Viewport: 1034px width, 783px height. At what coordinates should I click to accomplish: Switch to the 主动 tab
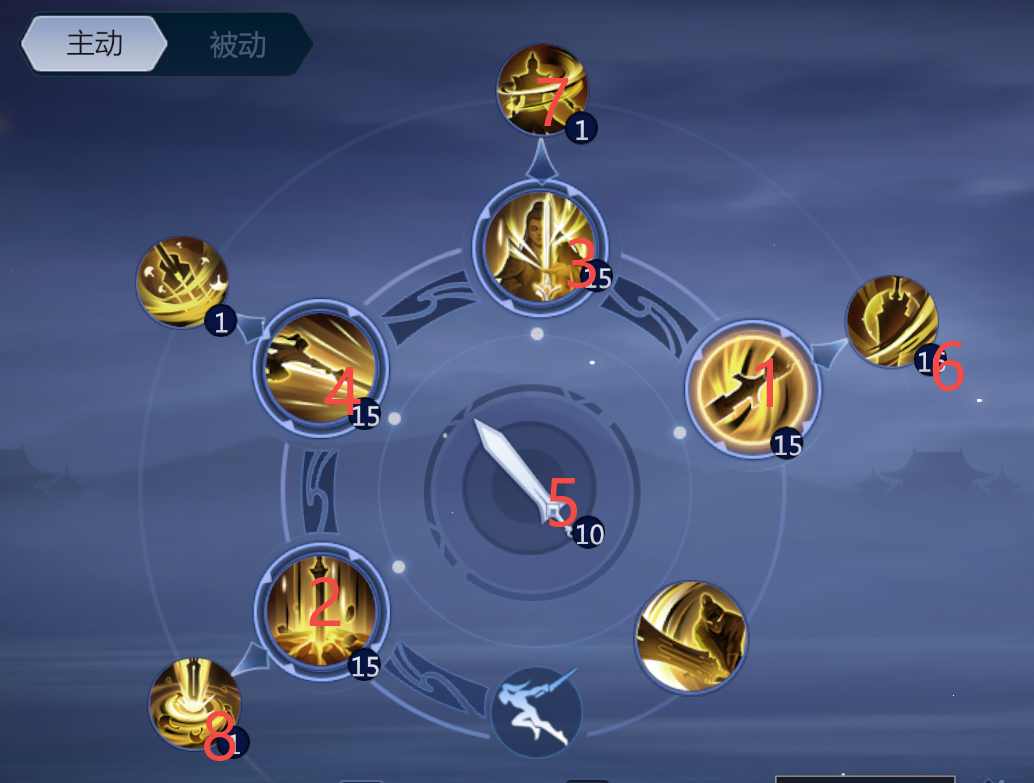coord(94,44)
